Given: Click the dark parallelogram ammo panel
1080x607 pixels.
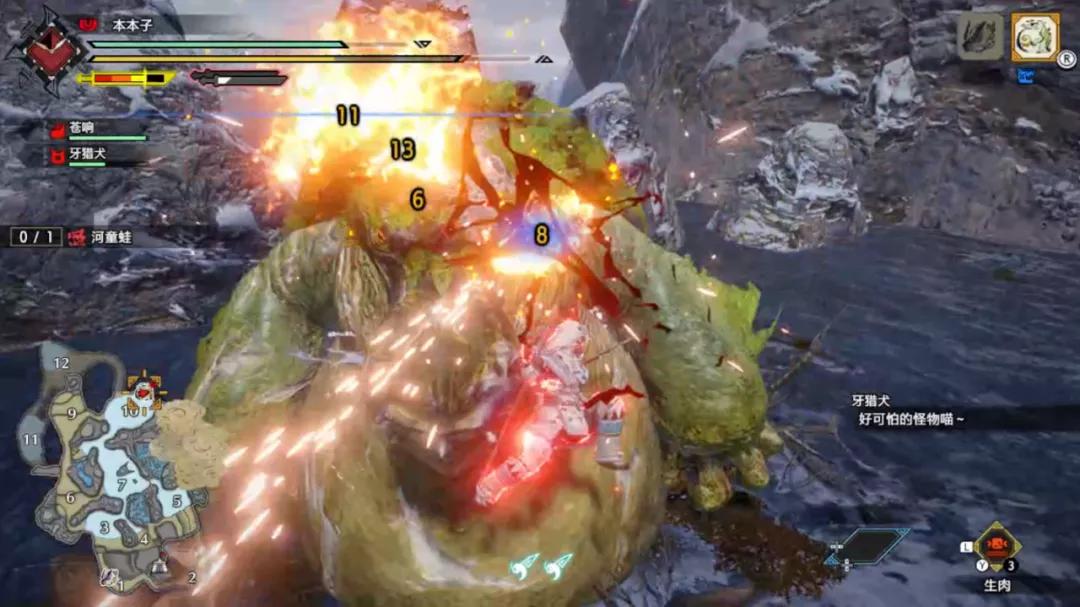Looking at the screenshot, I should pos(866,546).
